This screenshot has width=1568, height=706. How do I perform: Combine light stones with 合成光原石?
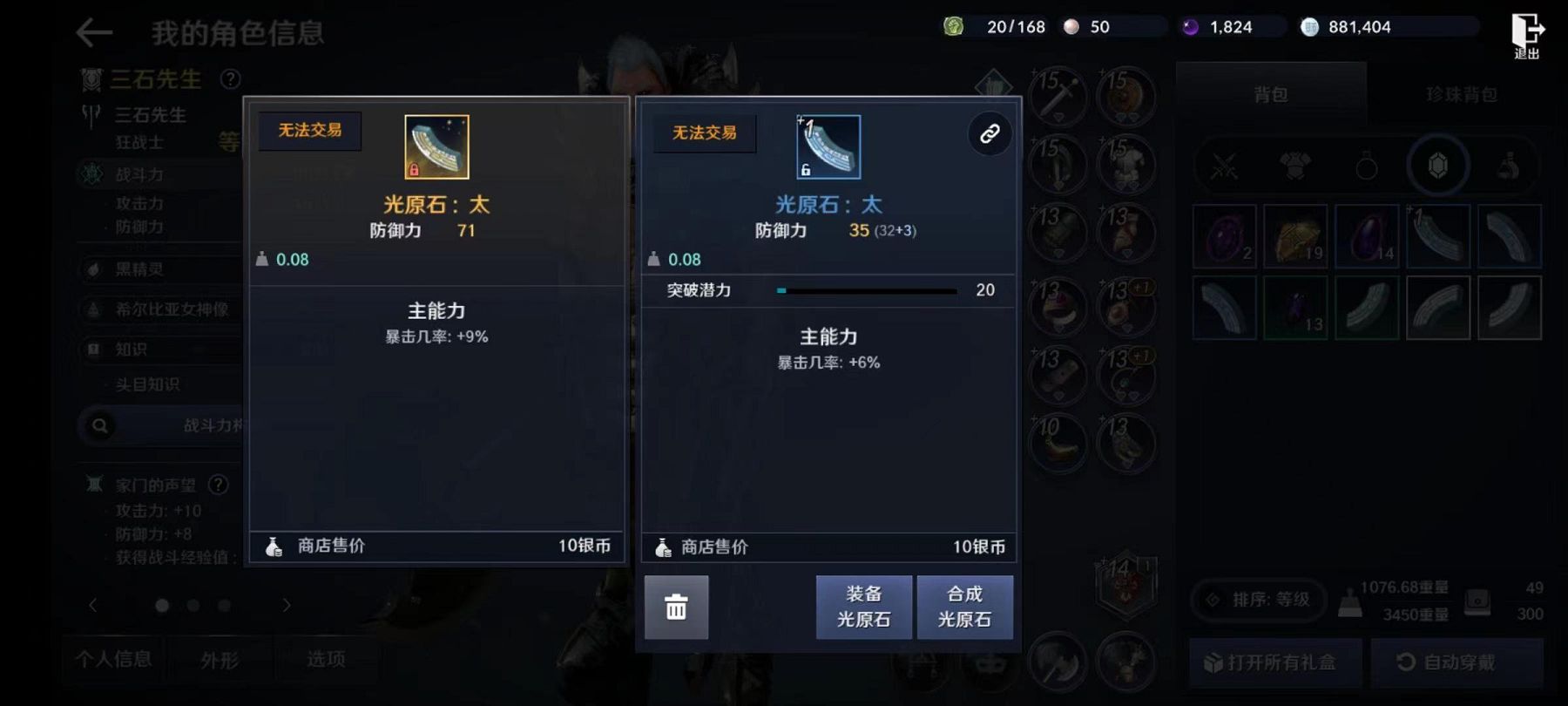pyautogui.click(x=964, y=607)
